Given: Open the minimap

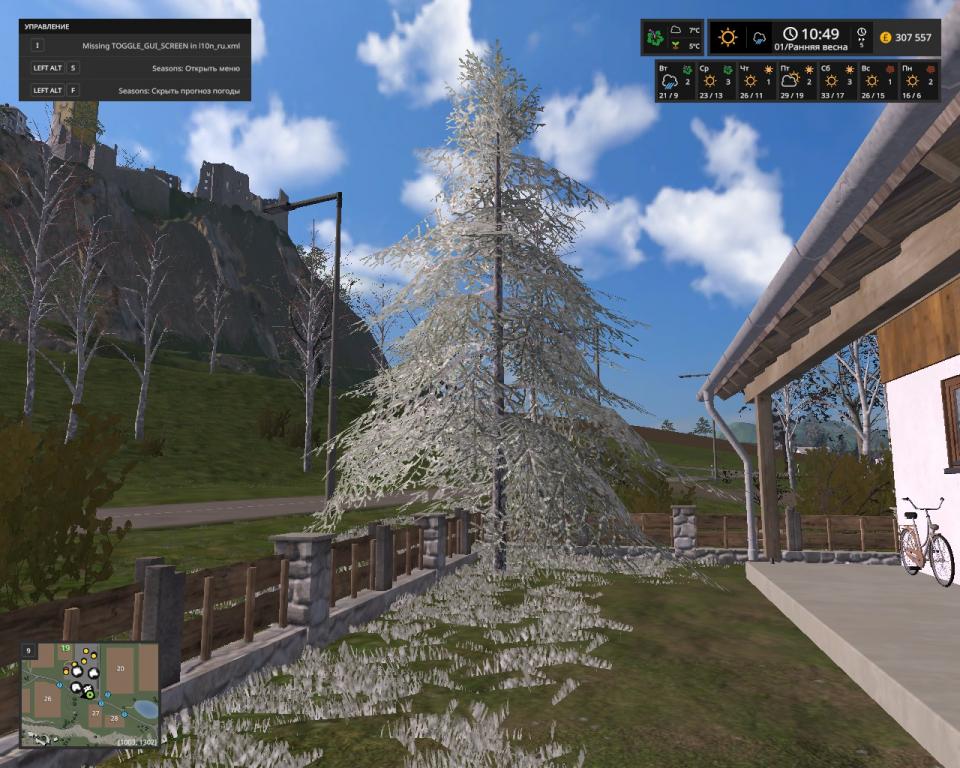Looking at the screenshot, I should [90, 695].
